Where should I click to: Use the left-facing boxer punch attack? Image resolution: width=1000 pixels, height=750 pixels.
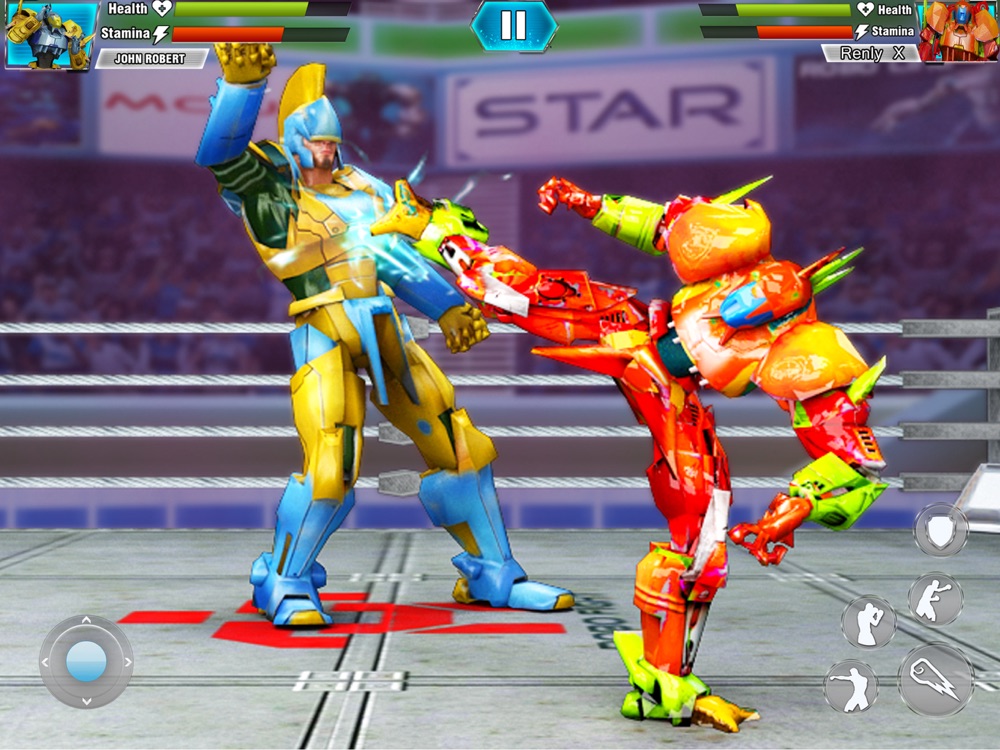coord(851,688)
